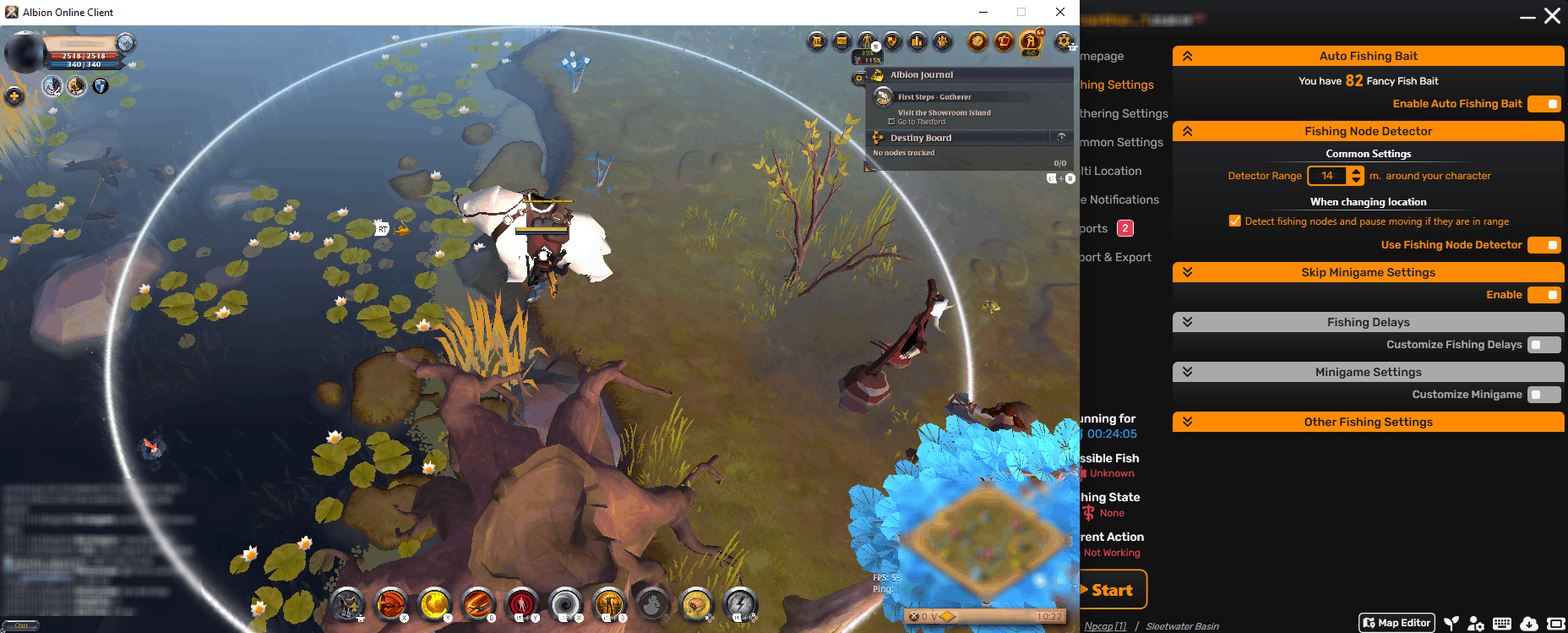Uncheck detect fishing nodes and pause moving
The width and height of the screenshot is (1568, 633).
pyautogui.click(x=1235, y=221)
